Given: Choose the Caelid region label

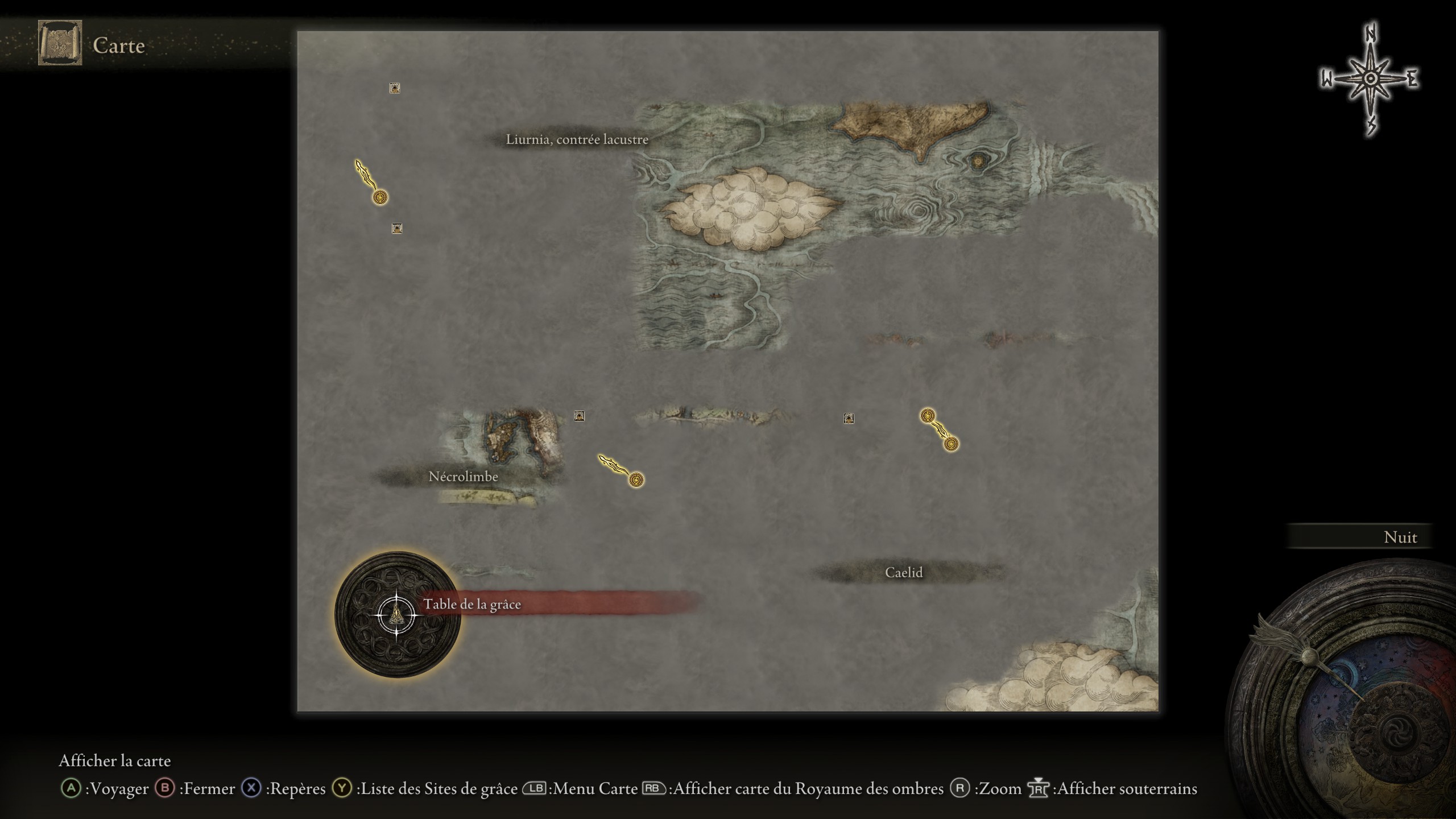Looking at the screenshot, I should pos(903,573).
